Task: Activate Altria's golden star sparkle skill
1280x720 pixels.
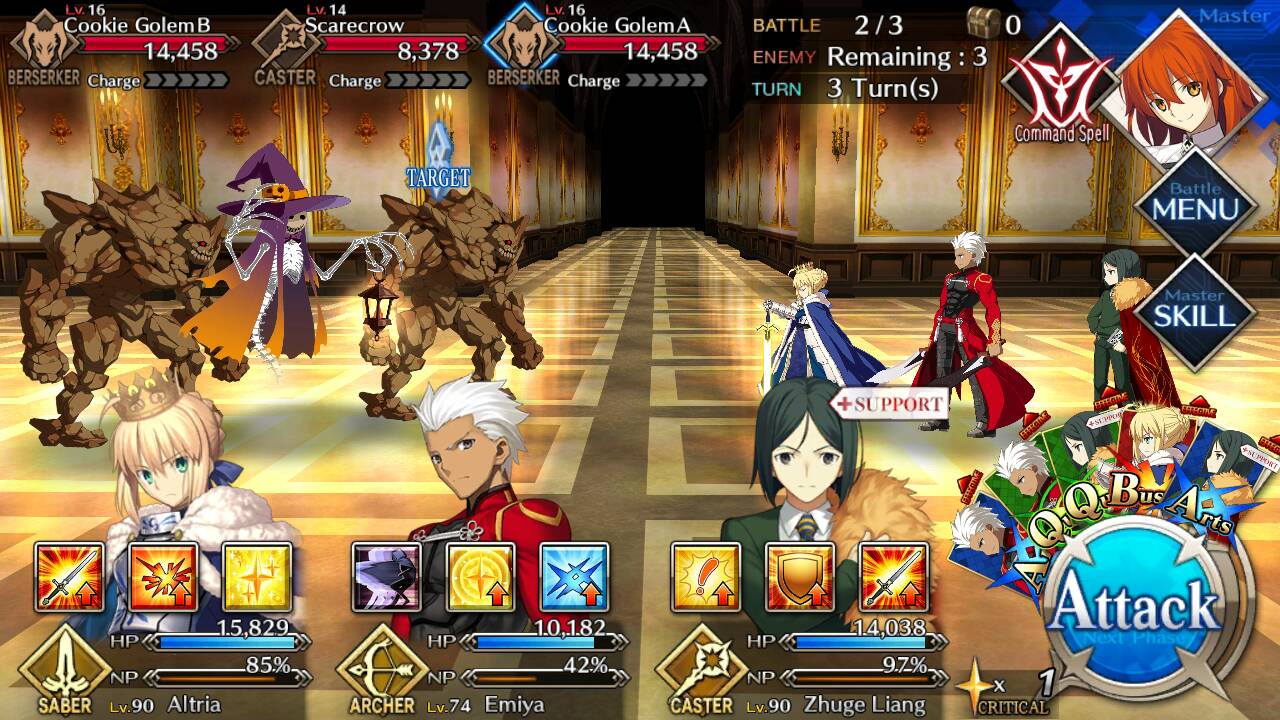Action: [x=257, y=577]
